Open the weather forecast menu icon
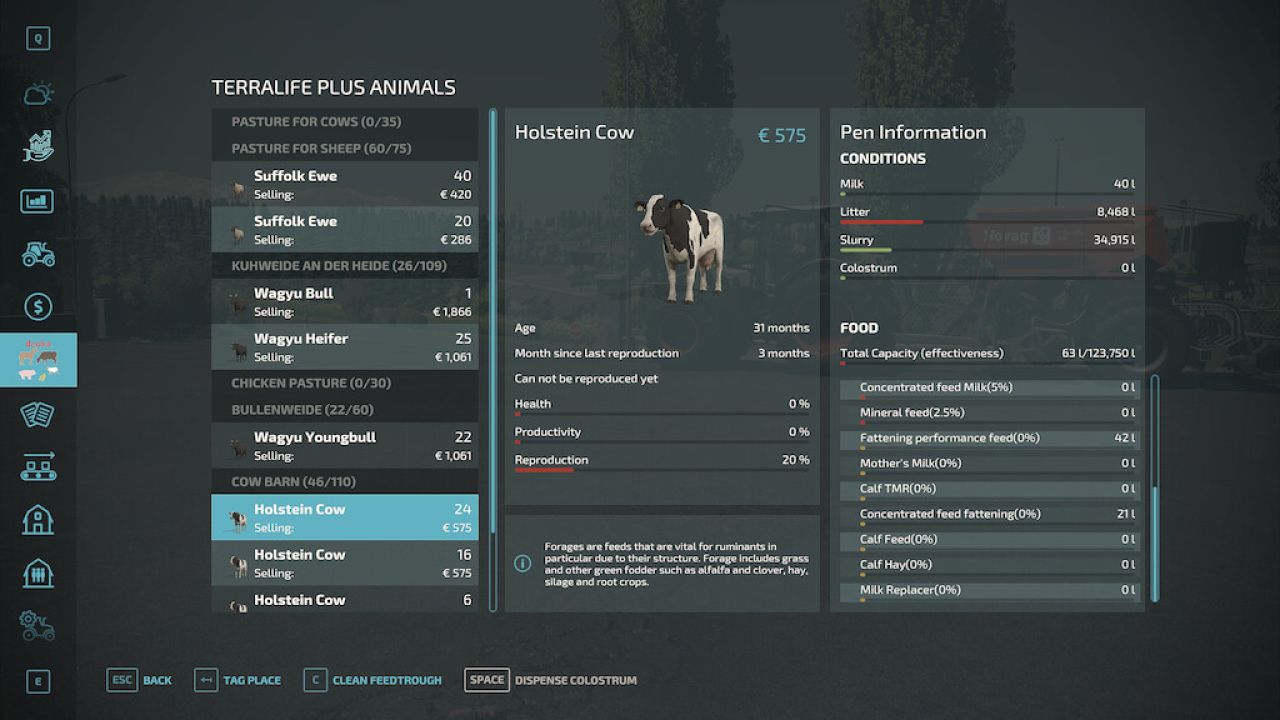This screenshot has height=720, width=1280. click(x=38, y=92)
